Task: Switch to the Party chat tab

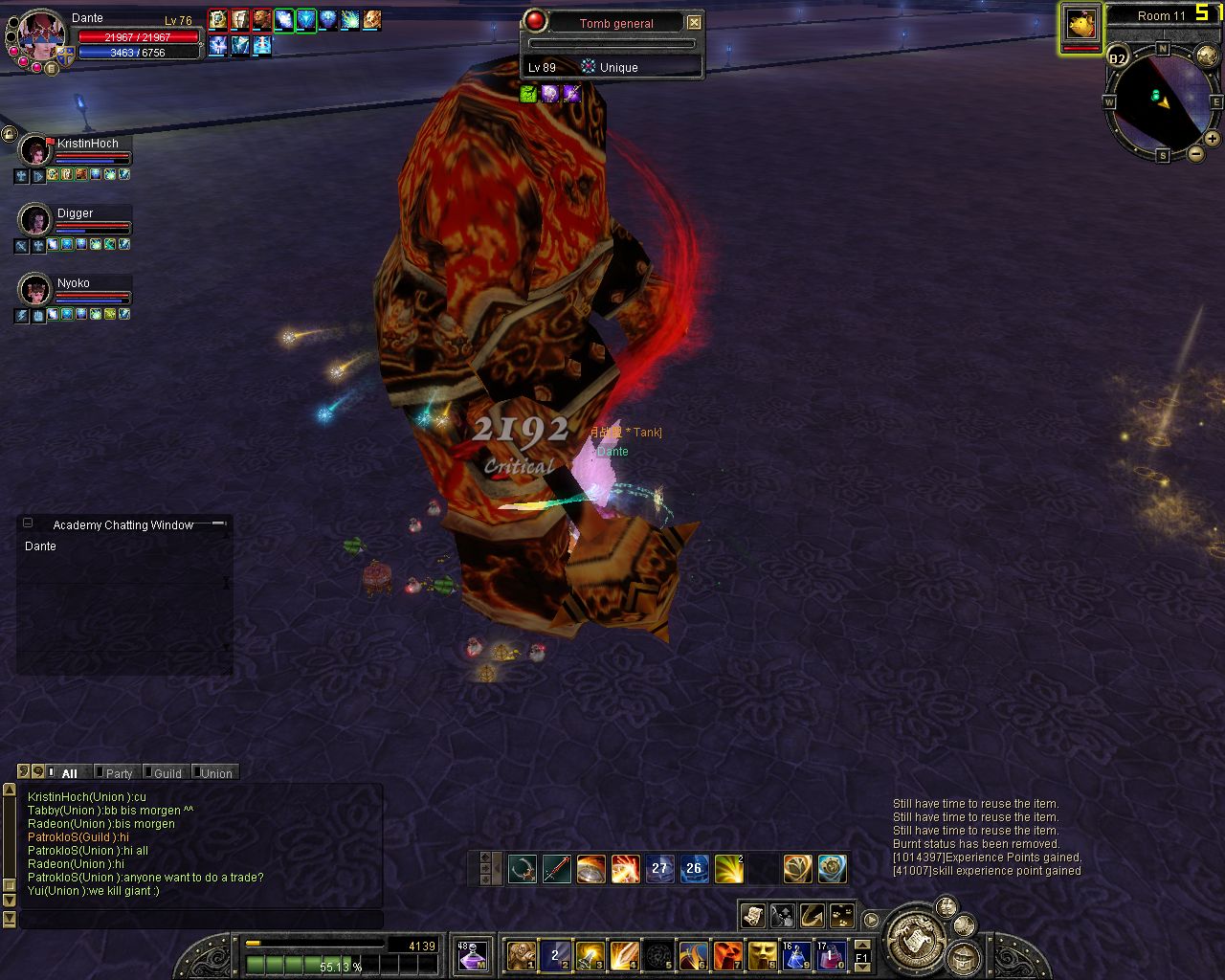Action: tap(119, 773)
